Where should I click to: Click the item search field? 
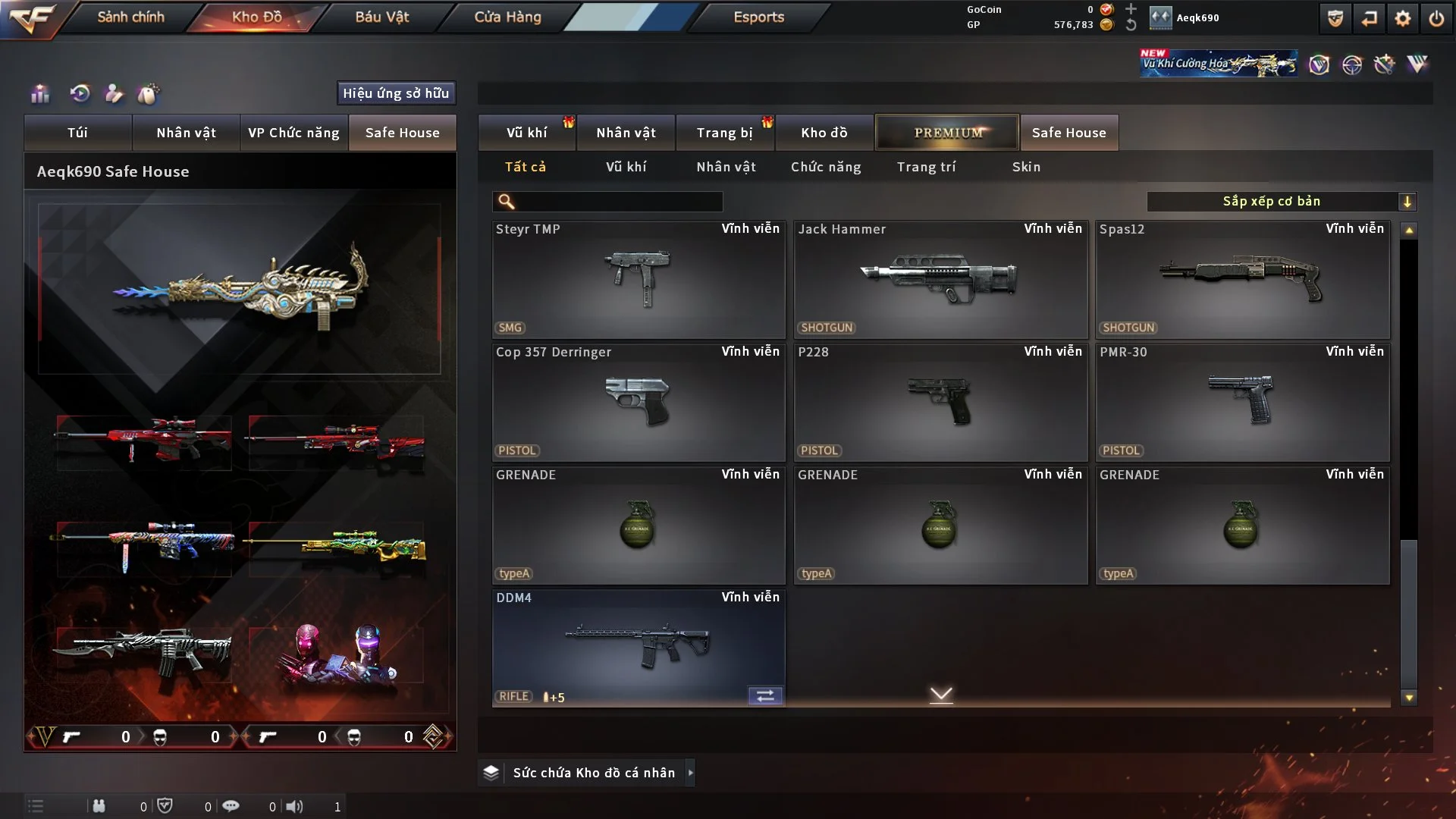(x=618, y=201)
